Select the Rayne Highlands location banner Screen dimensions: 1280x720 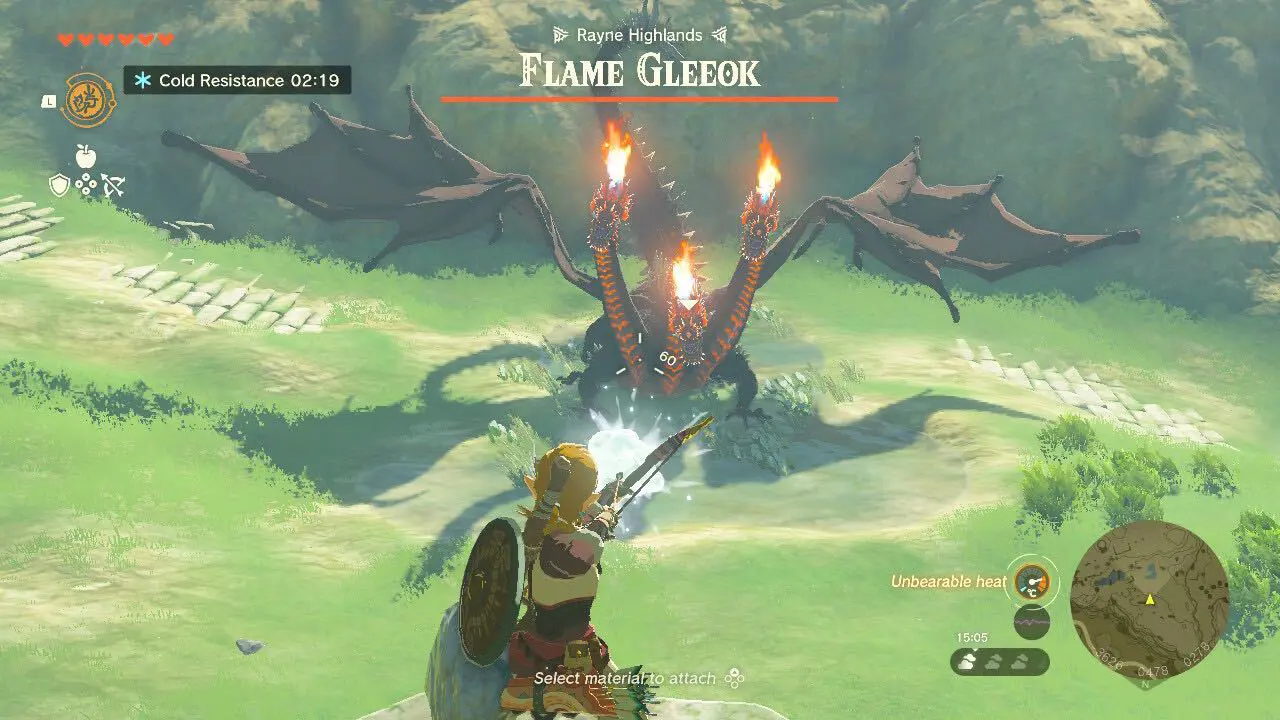(x=640, y=34)
